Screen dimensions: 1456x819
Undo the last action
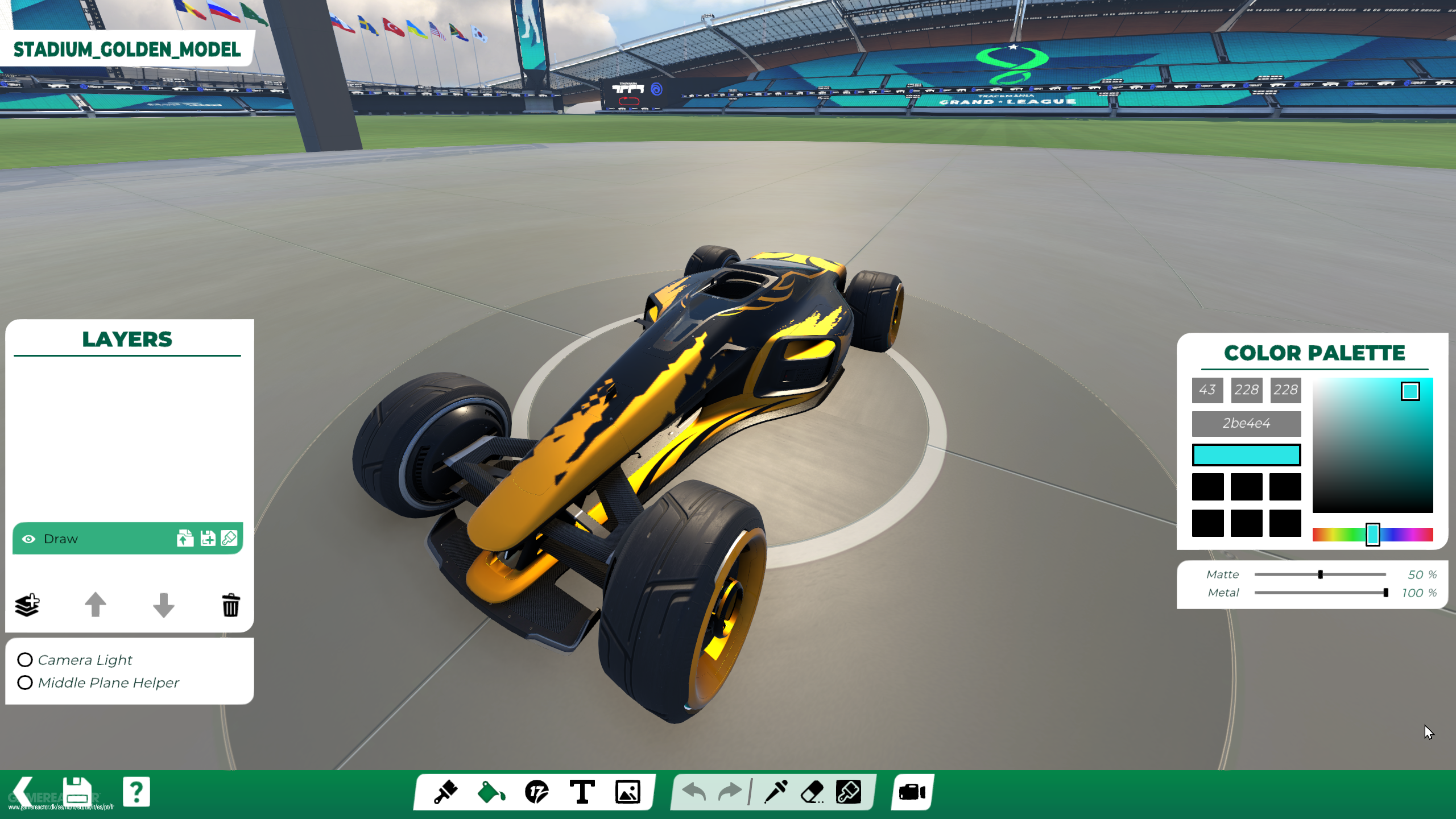[x=695, y=791]
